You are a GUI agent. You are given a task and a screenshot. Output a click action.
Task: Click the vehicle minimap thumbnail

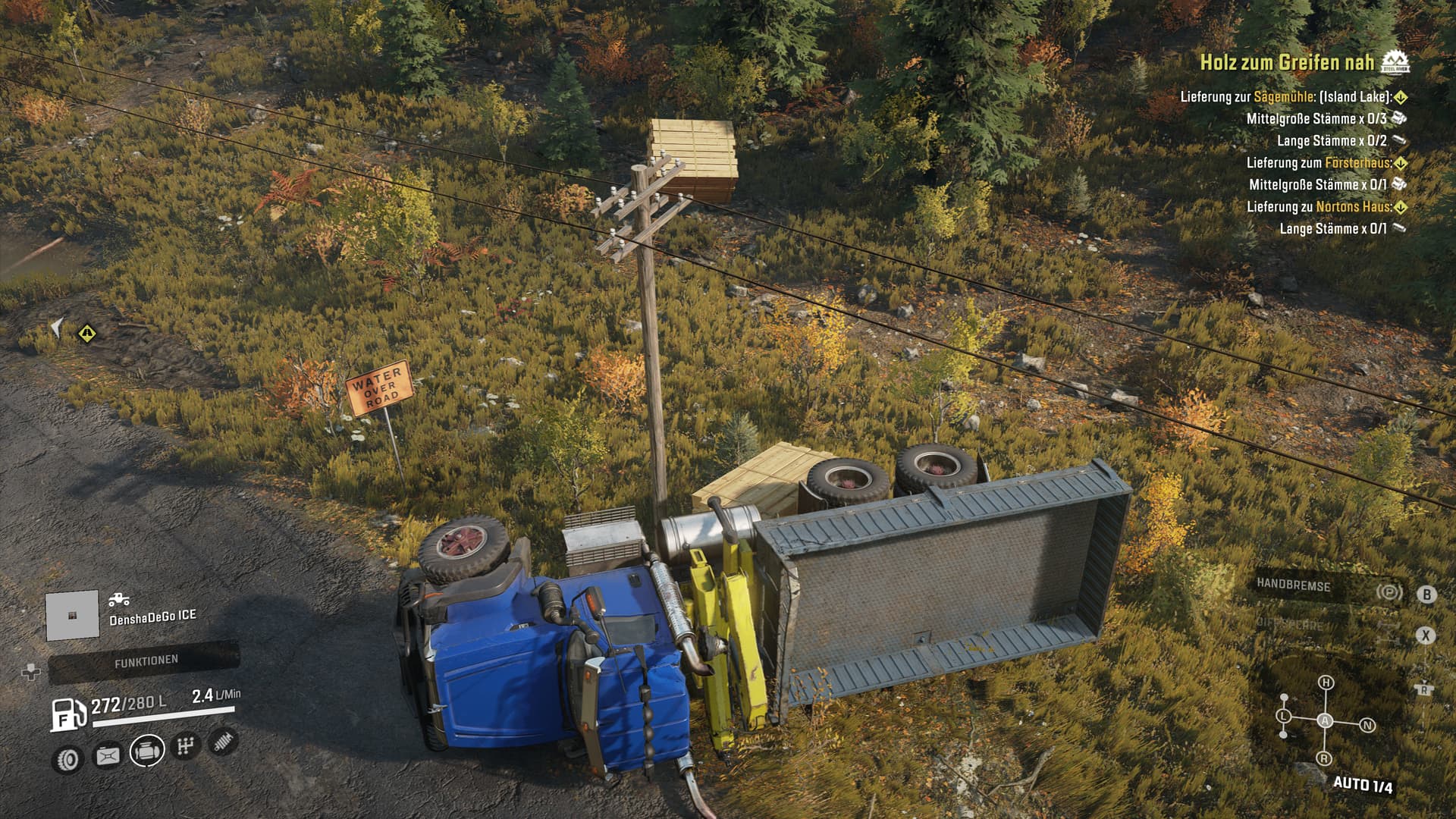[72, 615]
